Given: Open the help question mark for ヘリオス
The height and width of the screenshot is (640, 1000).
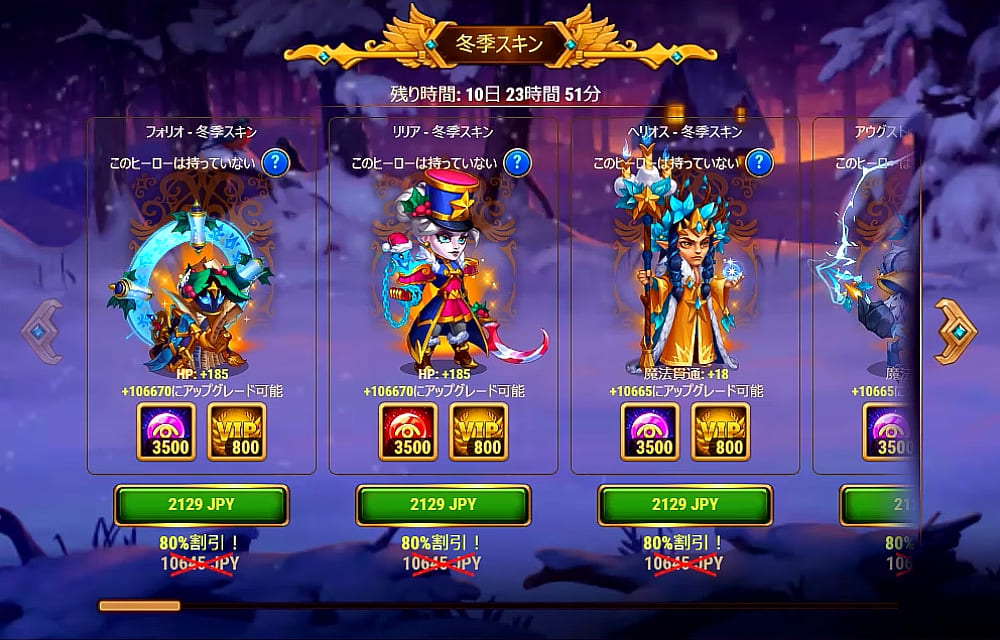Looking at the screenshot, I should 759,162.
